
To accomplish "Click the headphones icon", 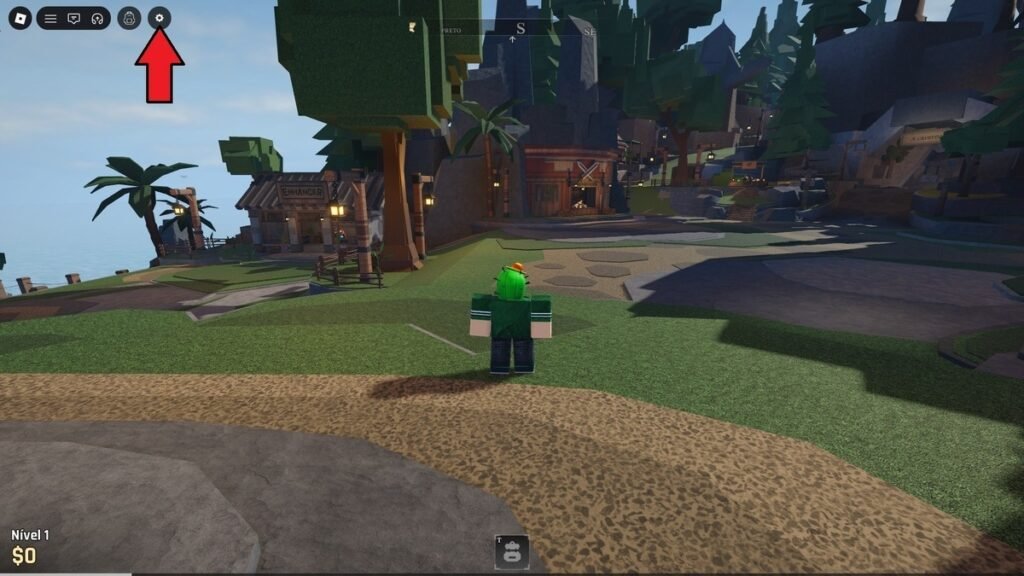I will 97,18.
